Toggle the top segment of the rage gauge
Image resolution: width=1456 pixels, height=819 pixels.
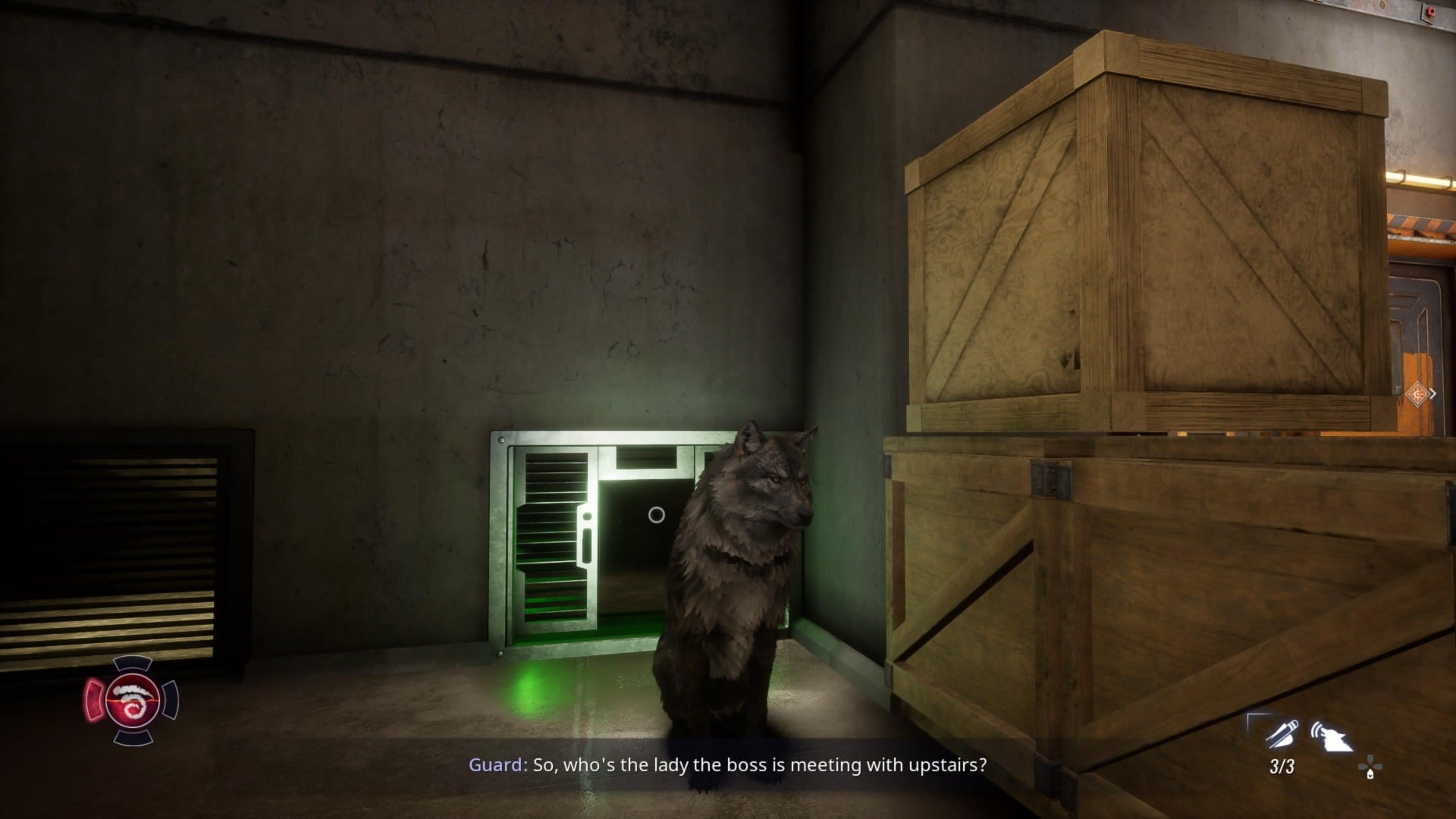coord(133,665)
